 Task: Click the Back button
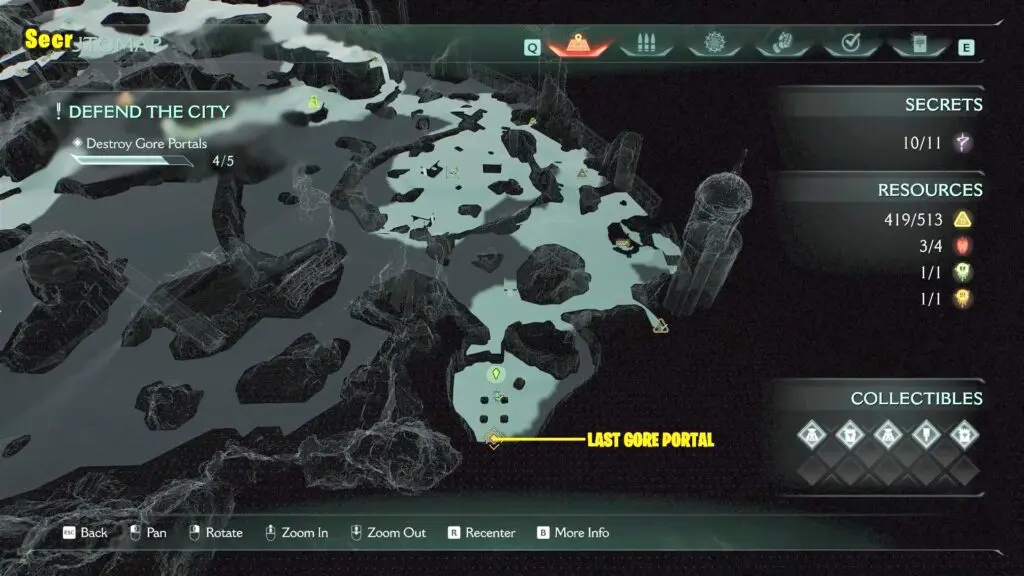point(85,533)
